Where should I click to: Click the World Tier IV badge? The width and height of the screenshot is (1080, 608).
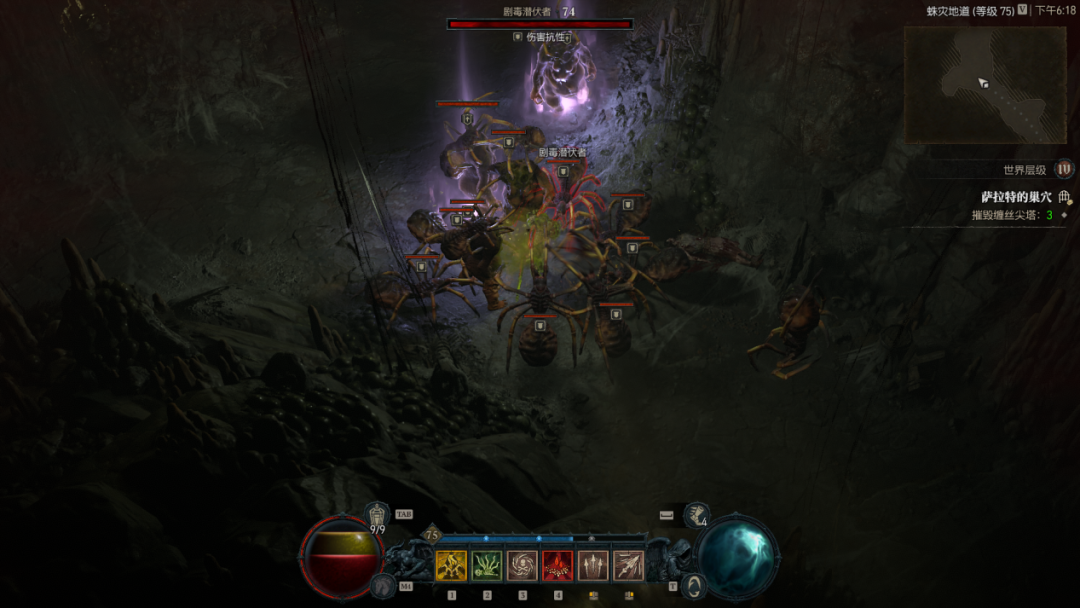pyautogui.click(x=1065, y=169)
